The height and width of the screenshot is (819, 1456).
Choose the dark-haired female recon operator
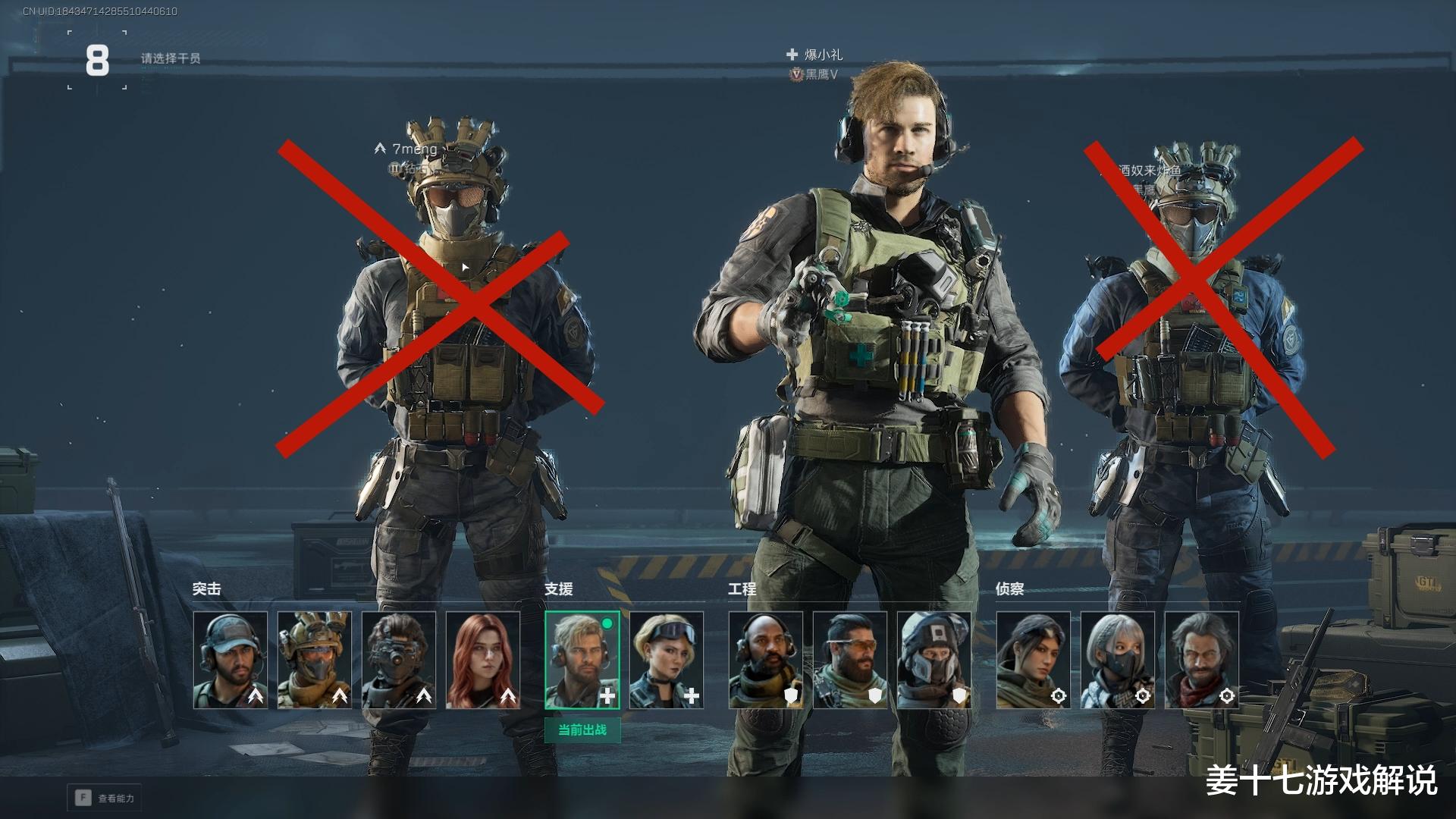click(x=1034, y=661)
